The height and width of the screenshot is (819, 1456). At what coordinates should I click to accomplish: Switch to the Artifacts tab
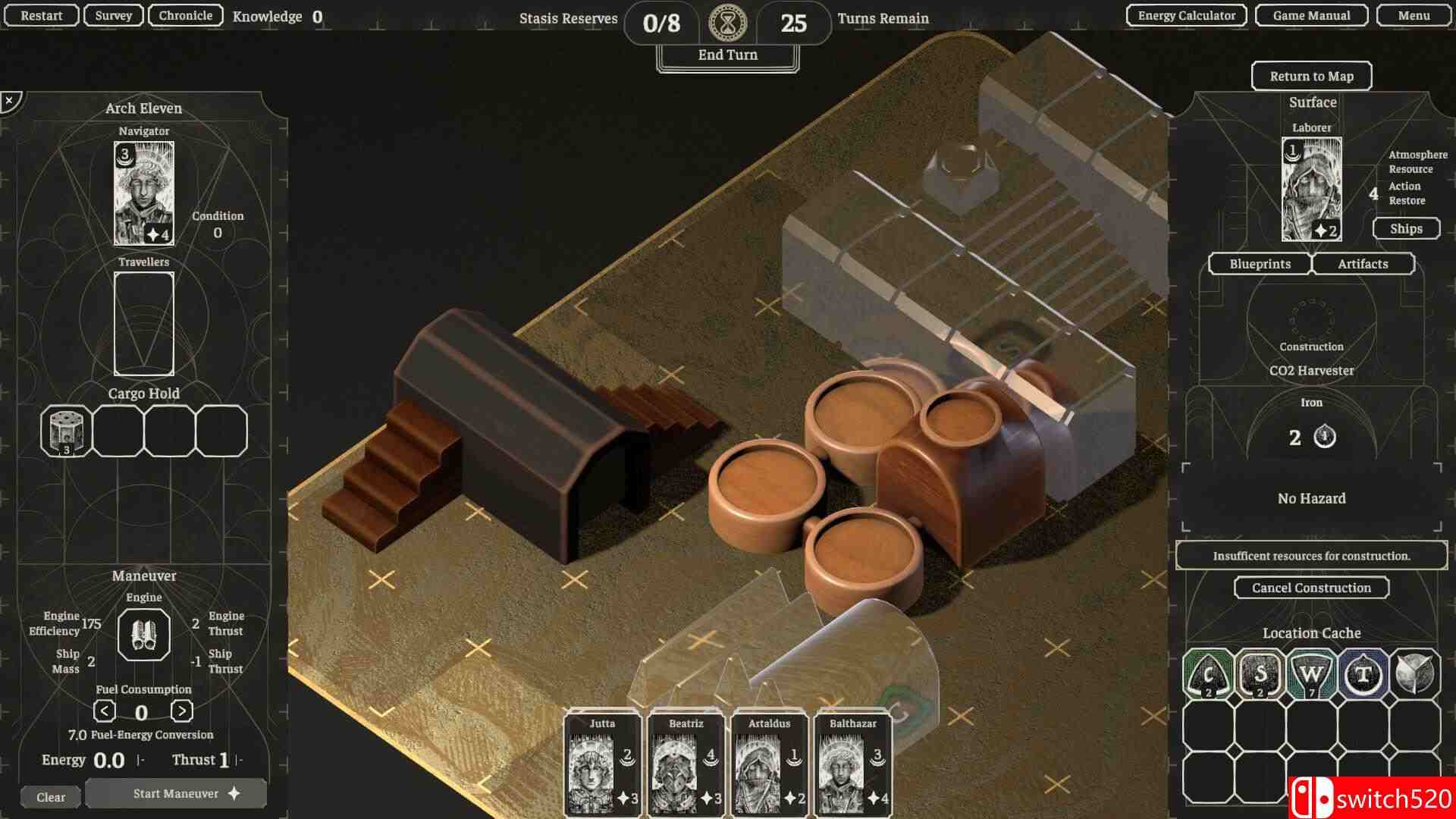1363,264
